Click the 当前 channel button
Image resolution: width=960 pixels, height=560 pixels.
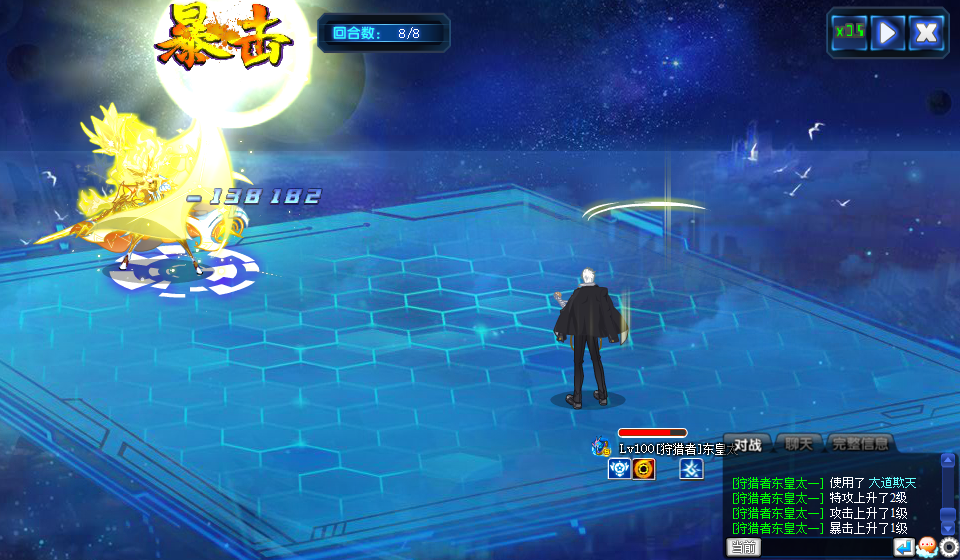point(743,547)
